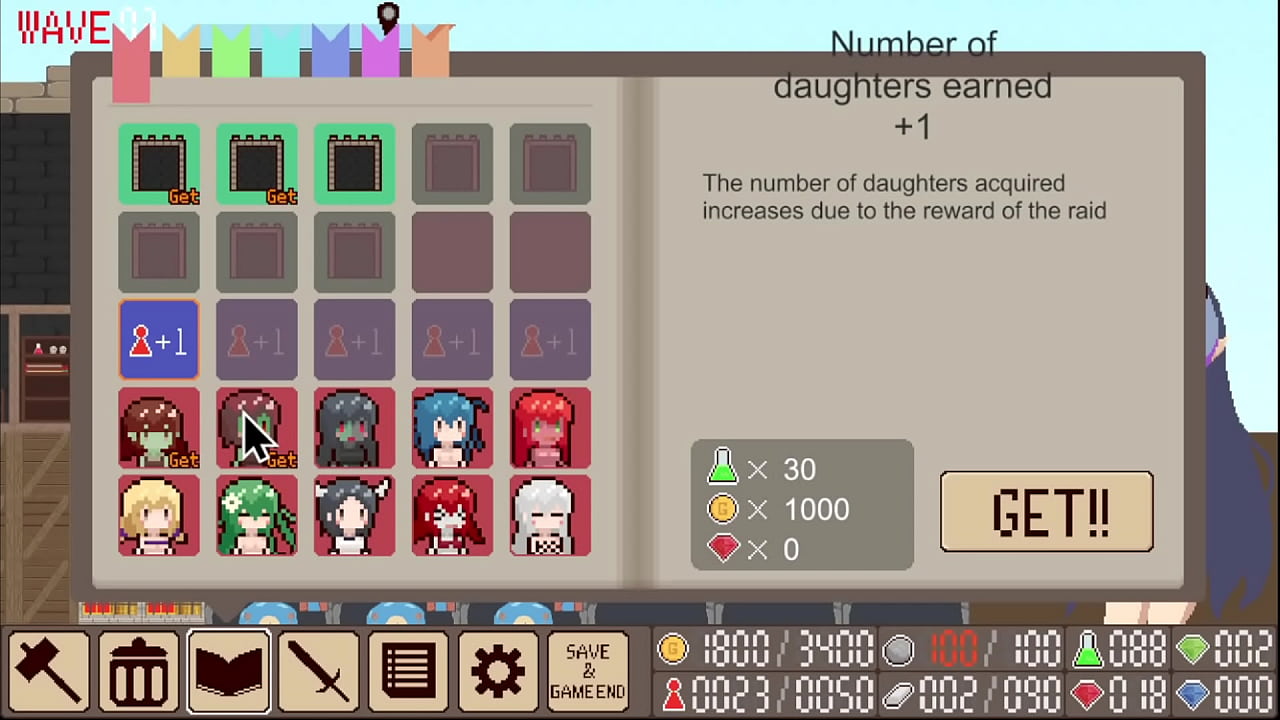Select the highlighted +1 daughter tile
The width and height of the screenshot is (1280, 720).
click(x=159, y=341)
